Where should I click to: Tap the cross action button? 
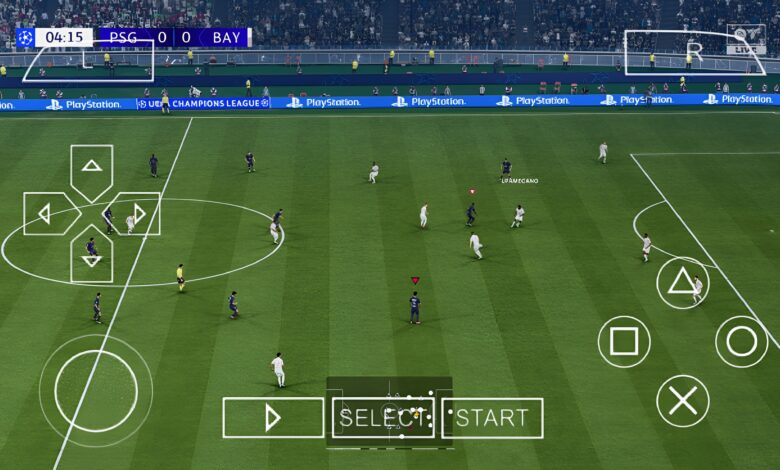point(682,401)
